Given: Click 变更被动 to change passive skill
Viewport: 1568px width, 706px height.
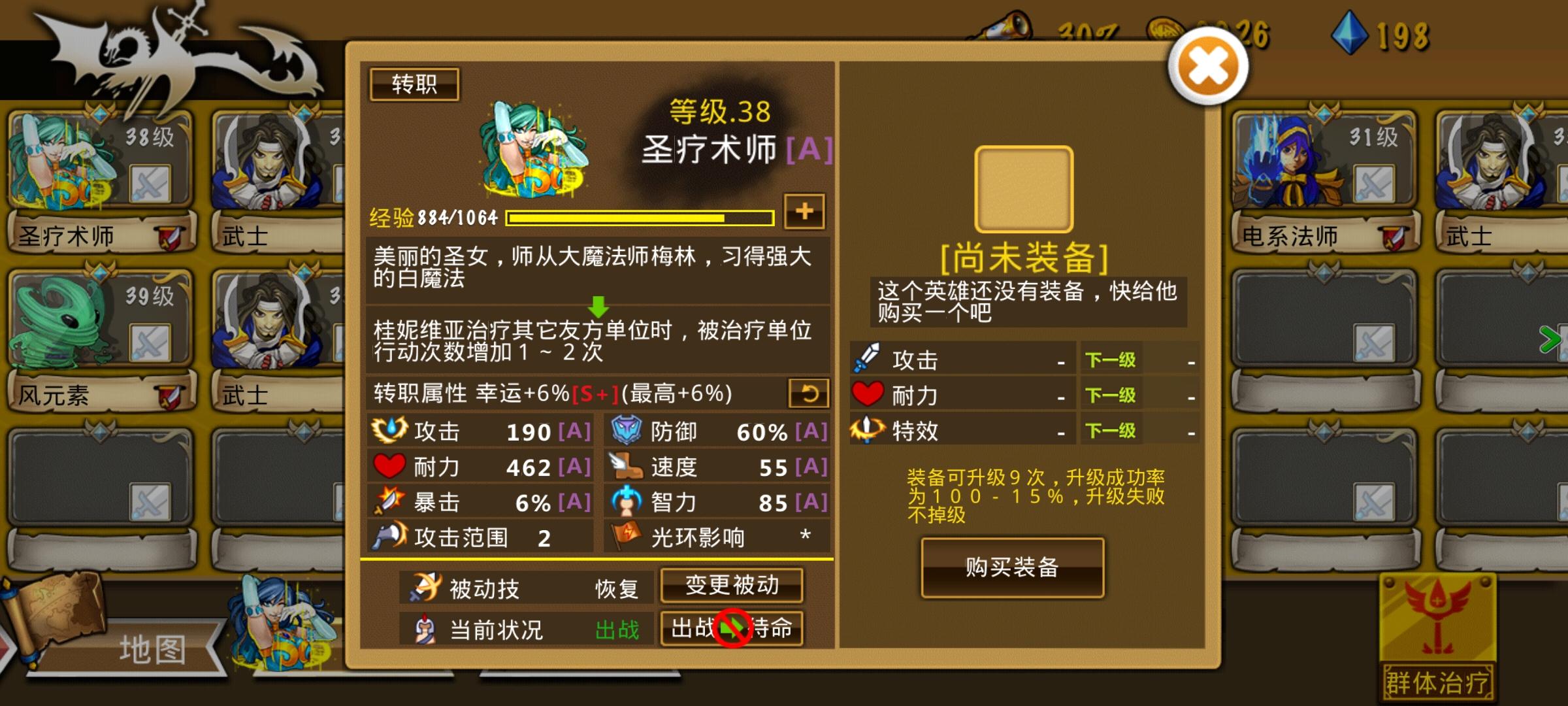Looking at the screenshot, I should pos(732,586).
